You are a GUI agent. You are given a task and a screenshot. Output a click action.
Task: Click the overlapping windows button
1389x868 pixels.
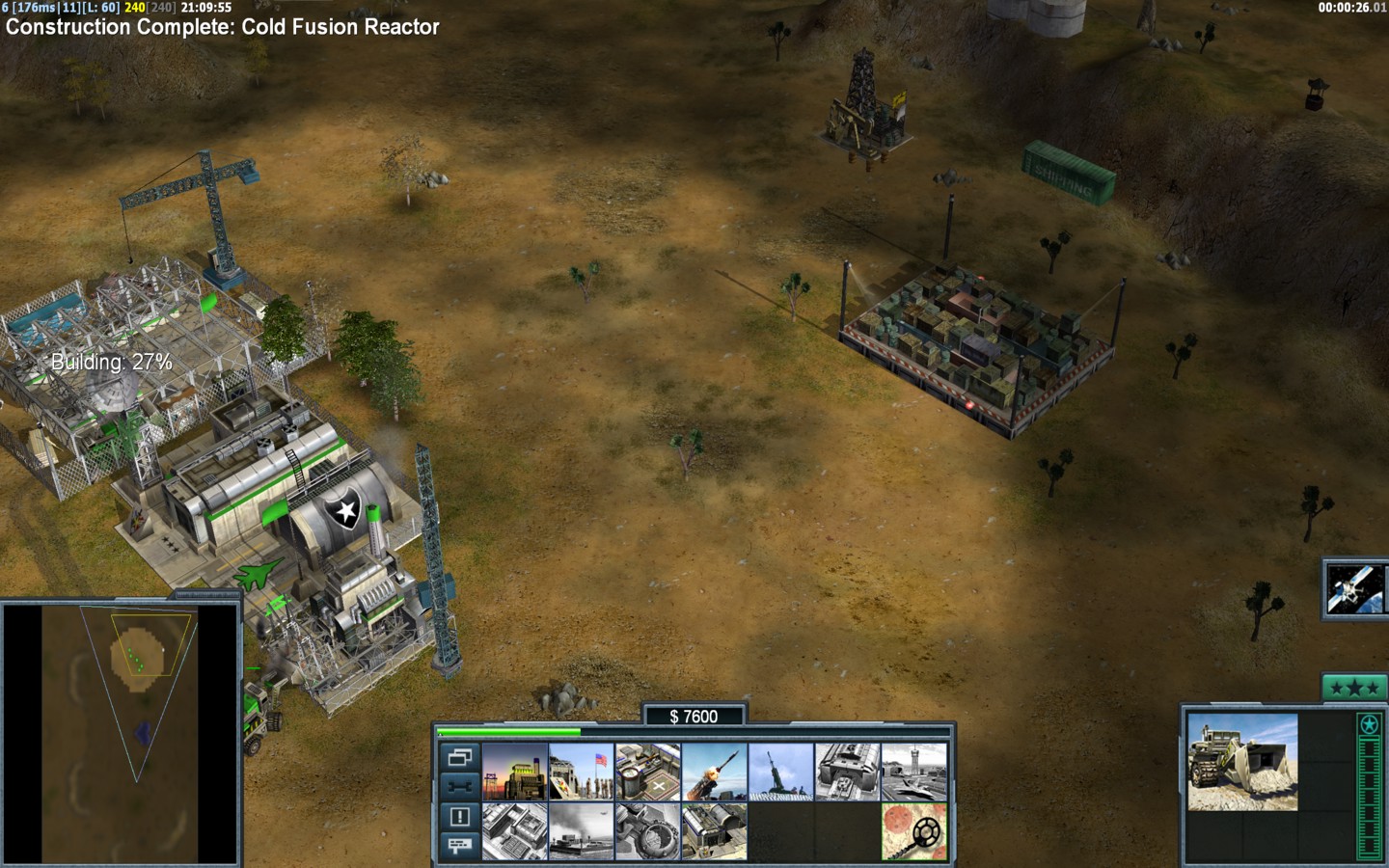coord(460,757)
